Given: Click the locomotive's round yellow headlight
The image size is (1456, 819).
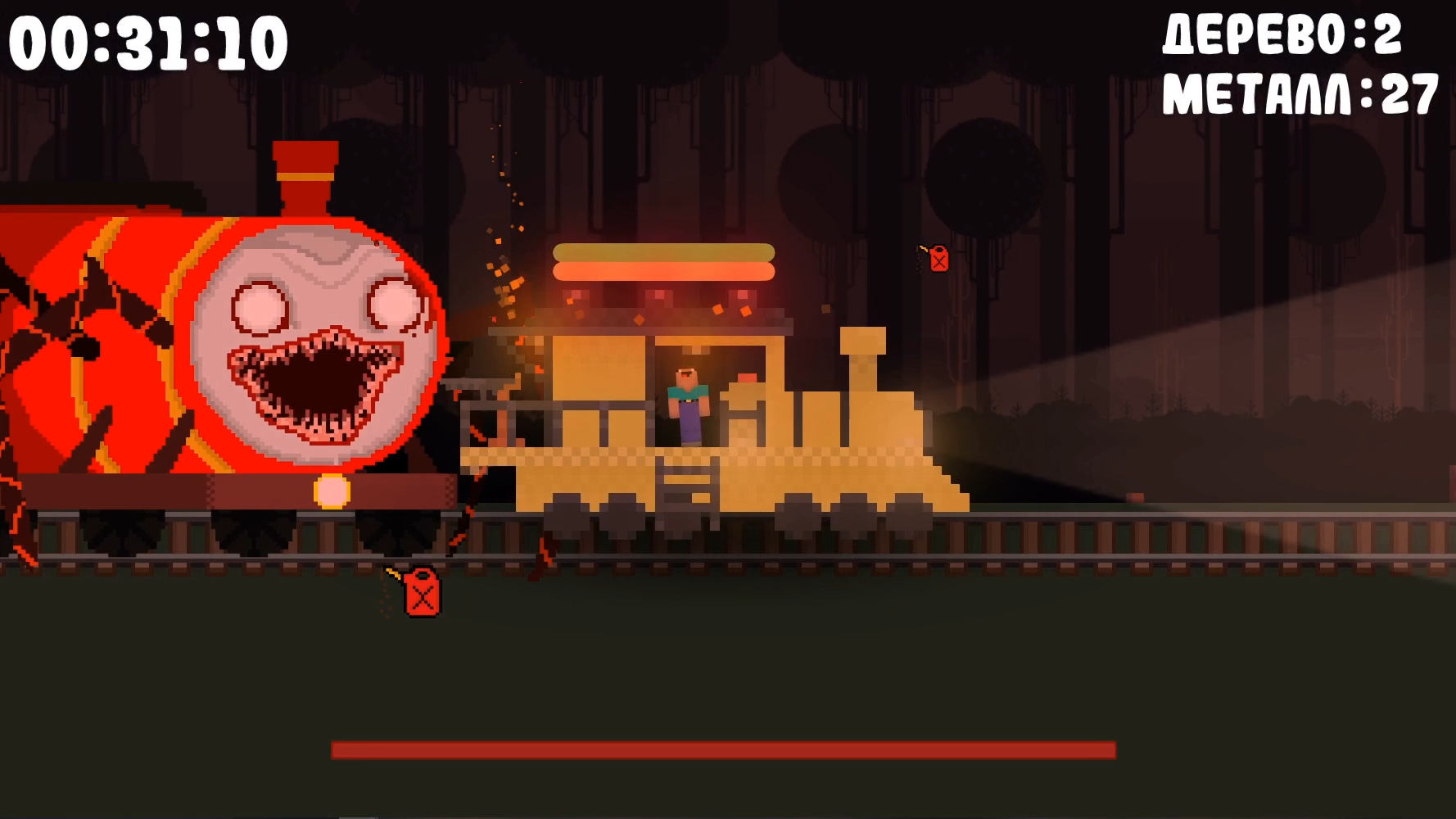Looking at the screenshot, I should 332,491.
